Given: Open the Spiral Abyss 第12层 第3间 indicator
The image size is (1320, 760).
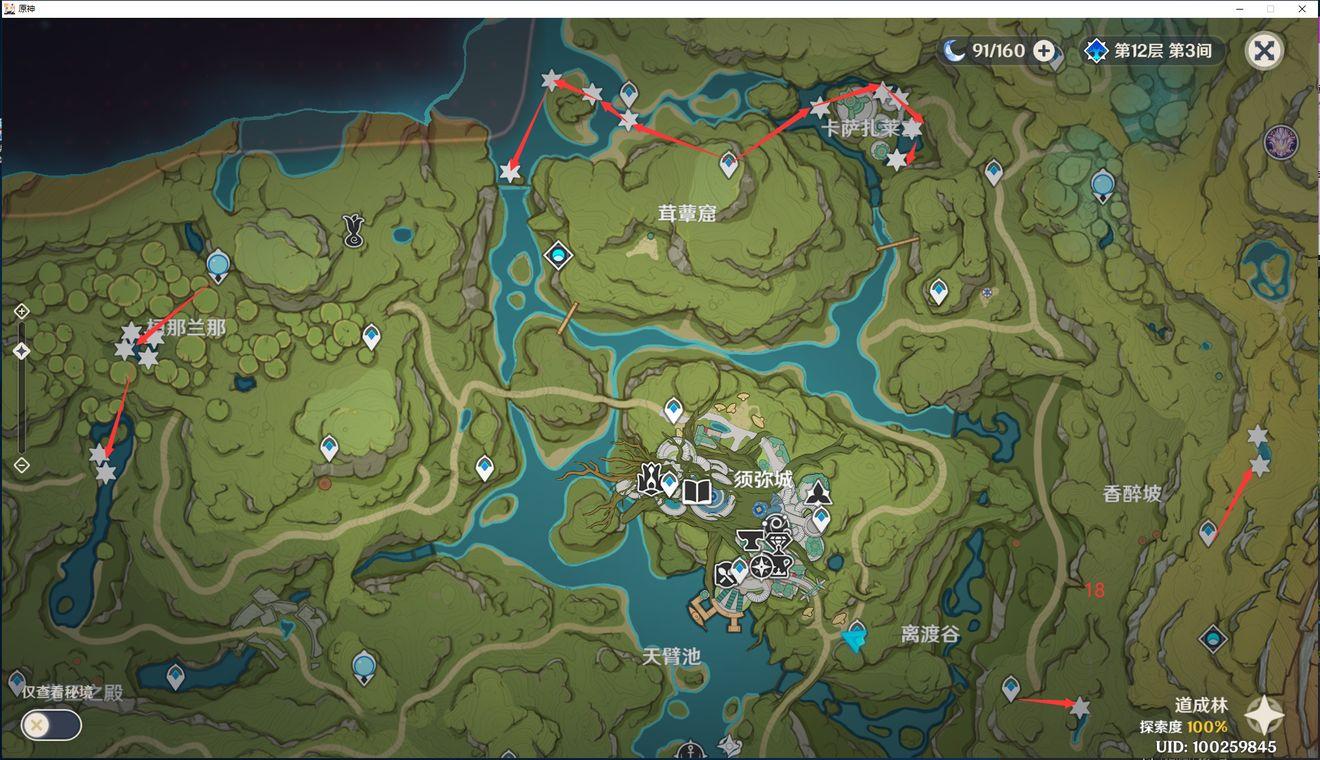Looking at the screenshot, I should [x=1154, y=51].
